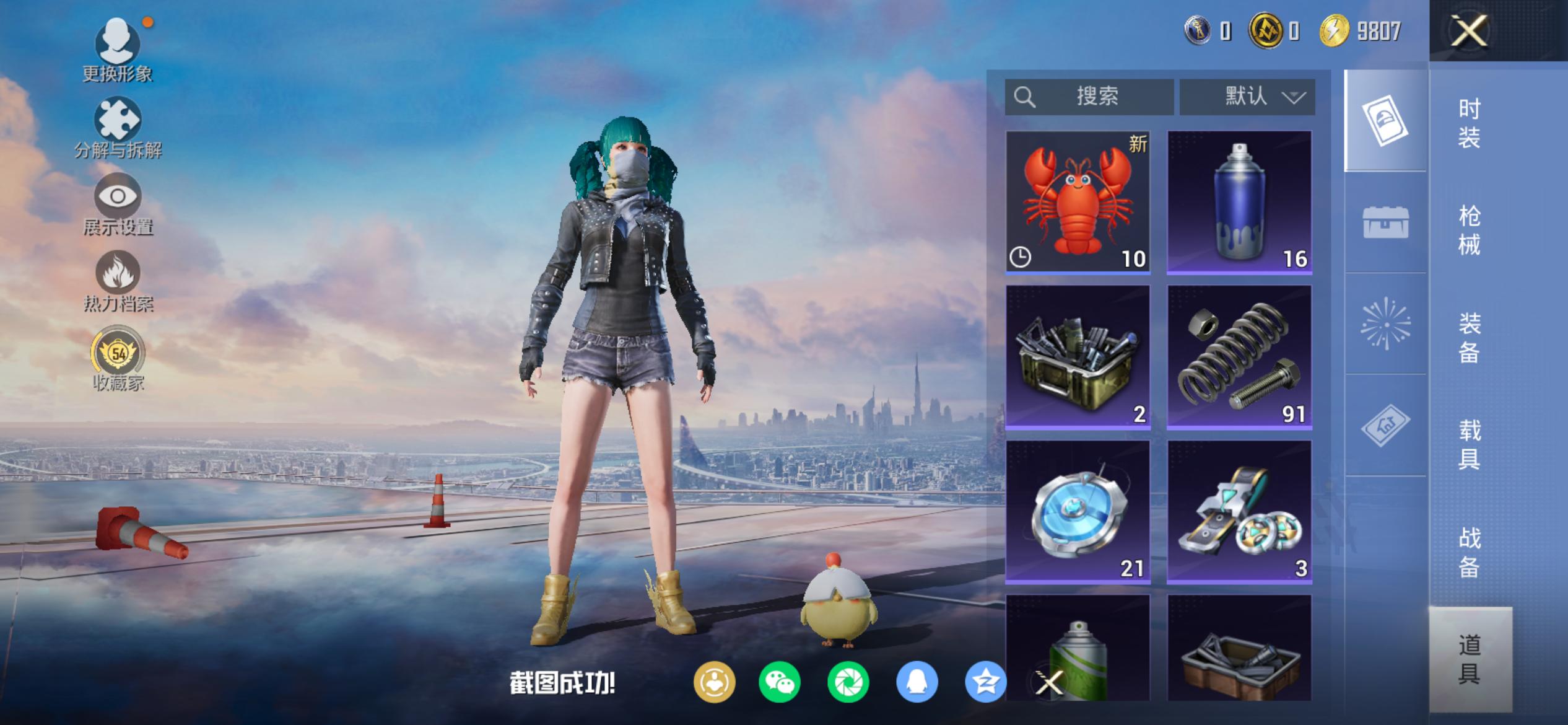The image size is (1568, 725).
Task: View the 收藏家 collector level badge
Action: pos(118,359)
